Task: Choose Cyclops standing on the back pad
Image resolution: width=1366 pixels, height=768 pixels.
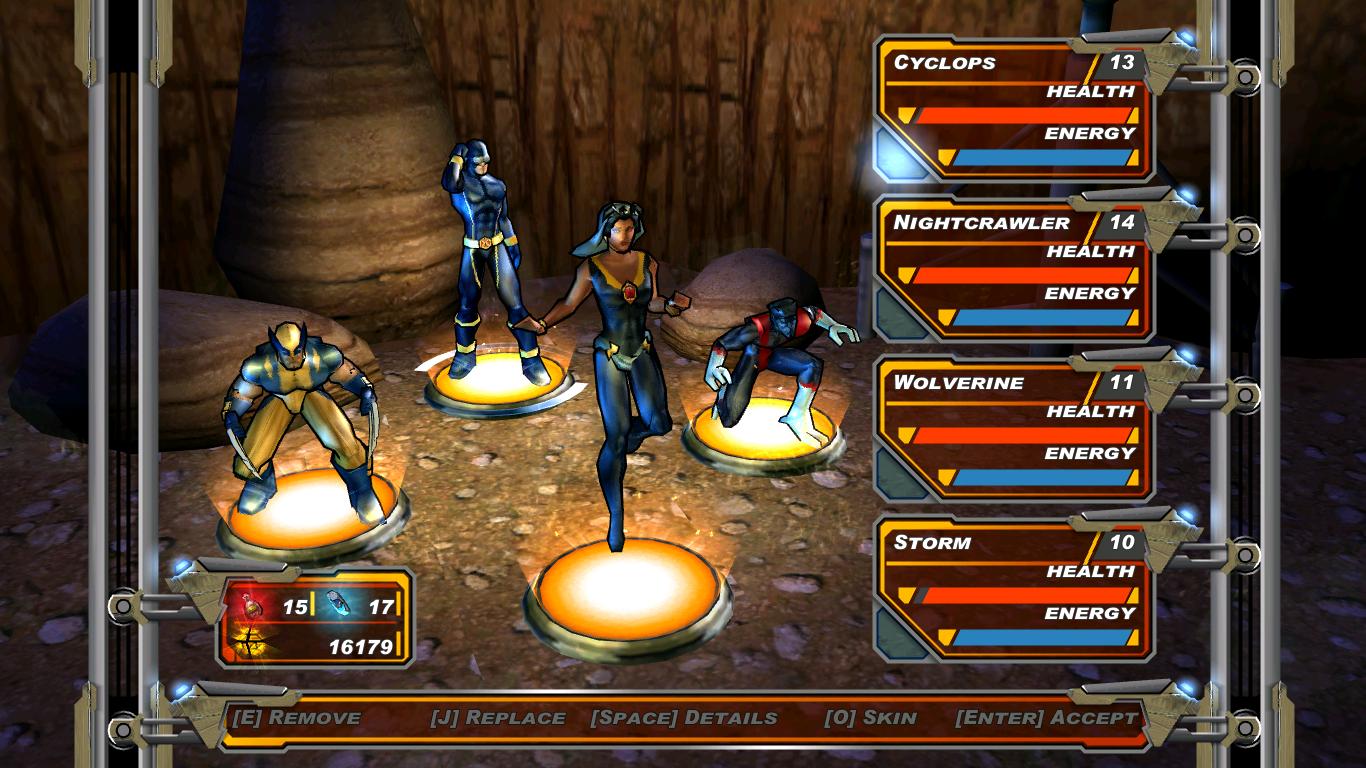Action: click(487, 265)
